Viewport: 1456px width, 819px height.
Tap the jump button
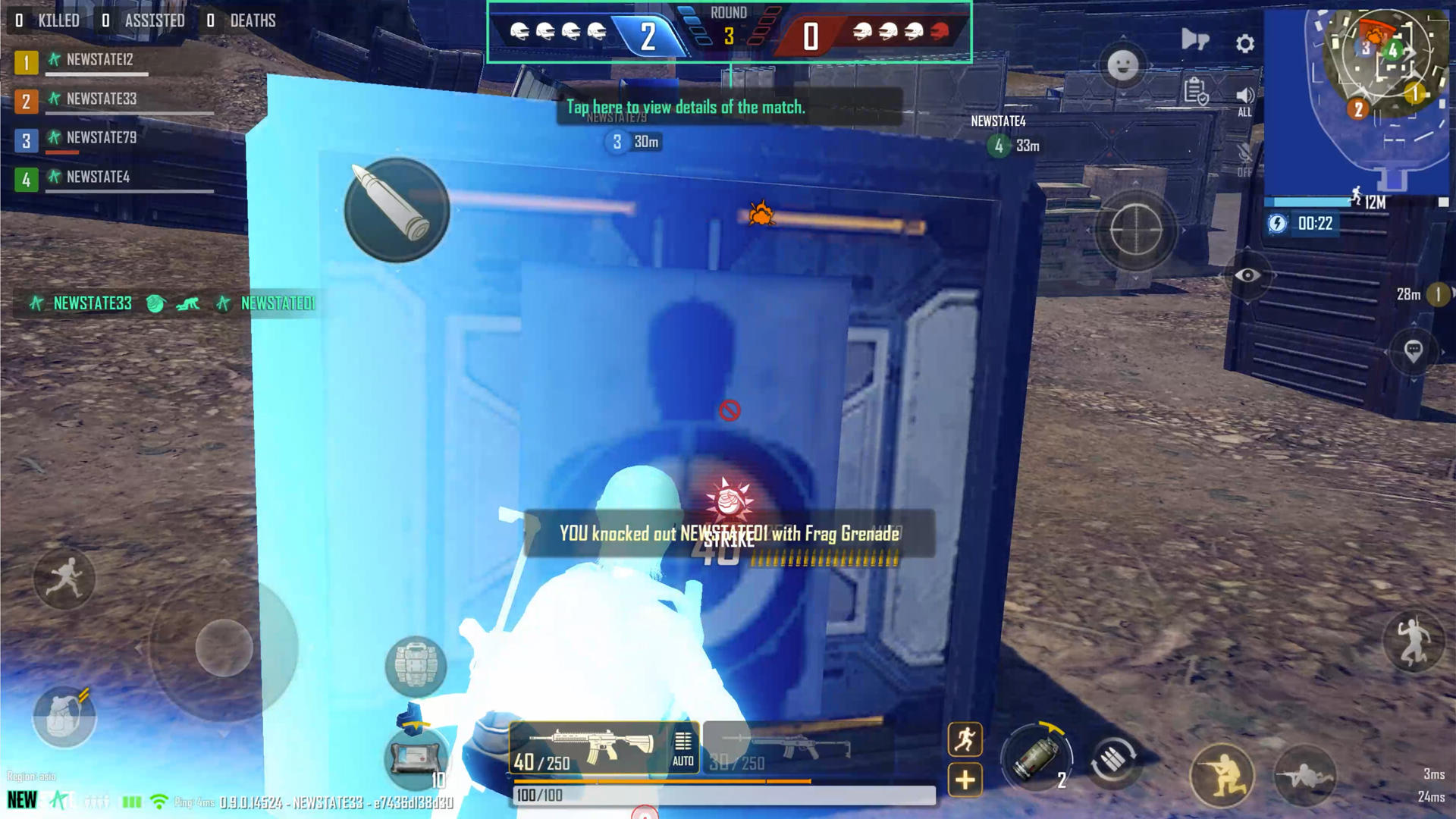(1412, 642)
